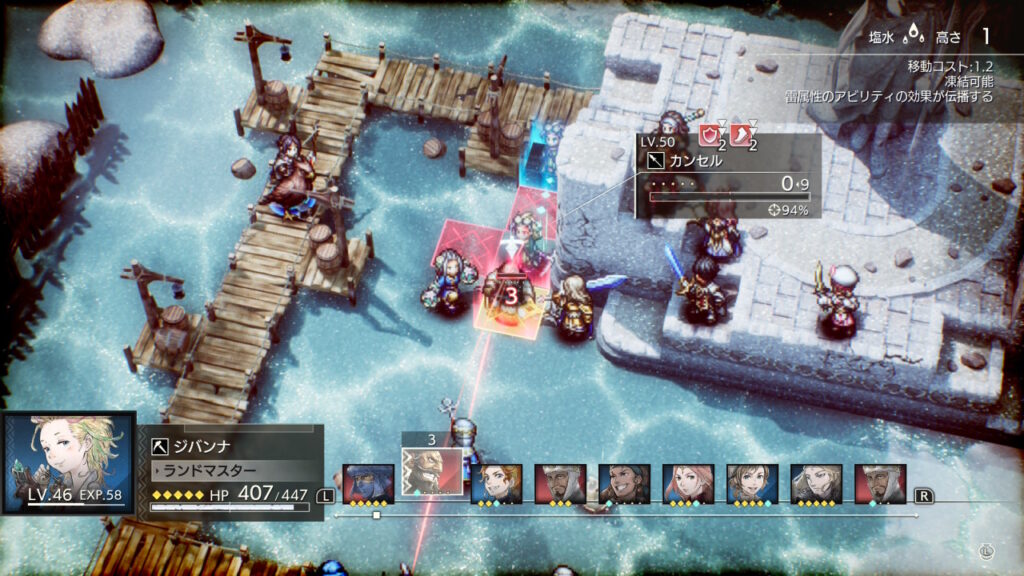The height and width of the screenshot is (576, 1024).
Task: Open Giovanna's large character portrait
Action: [x=68, y=462]
